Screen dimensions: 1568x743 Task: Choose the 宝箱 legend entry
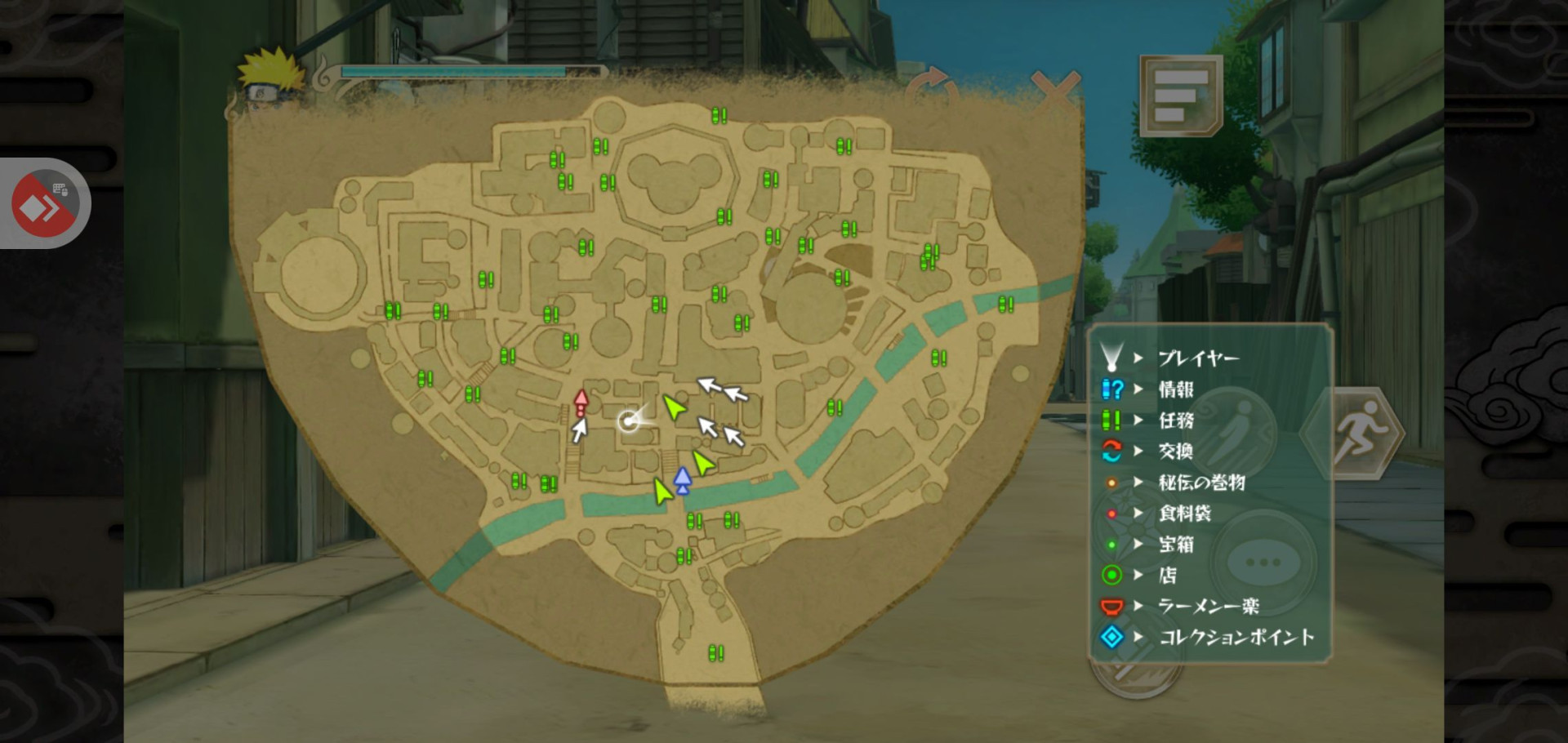(x=1176, y=544)
